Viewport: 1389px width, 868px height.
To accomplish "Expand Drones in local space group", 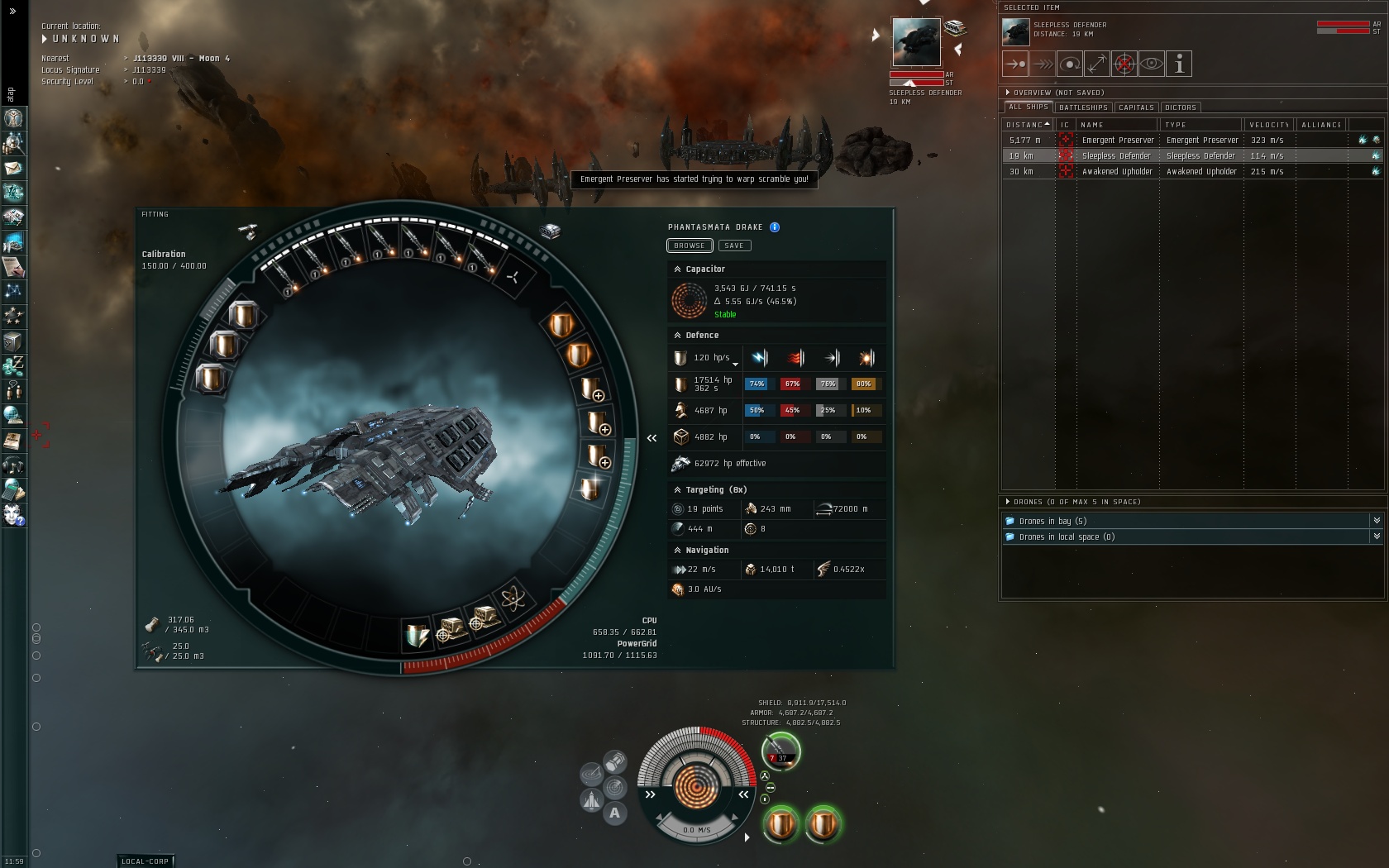I will point(1377,537).
